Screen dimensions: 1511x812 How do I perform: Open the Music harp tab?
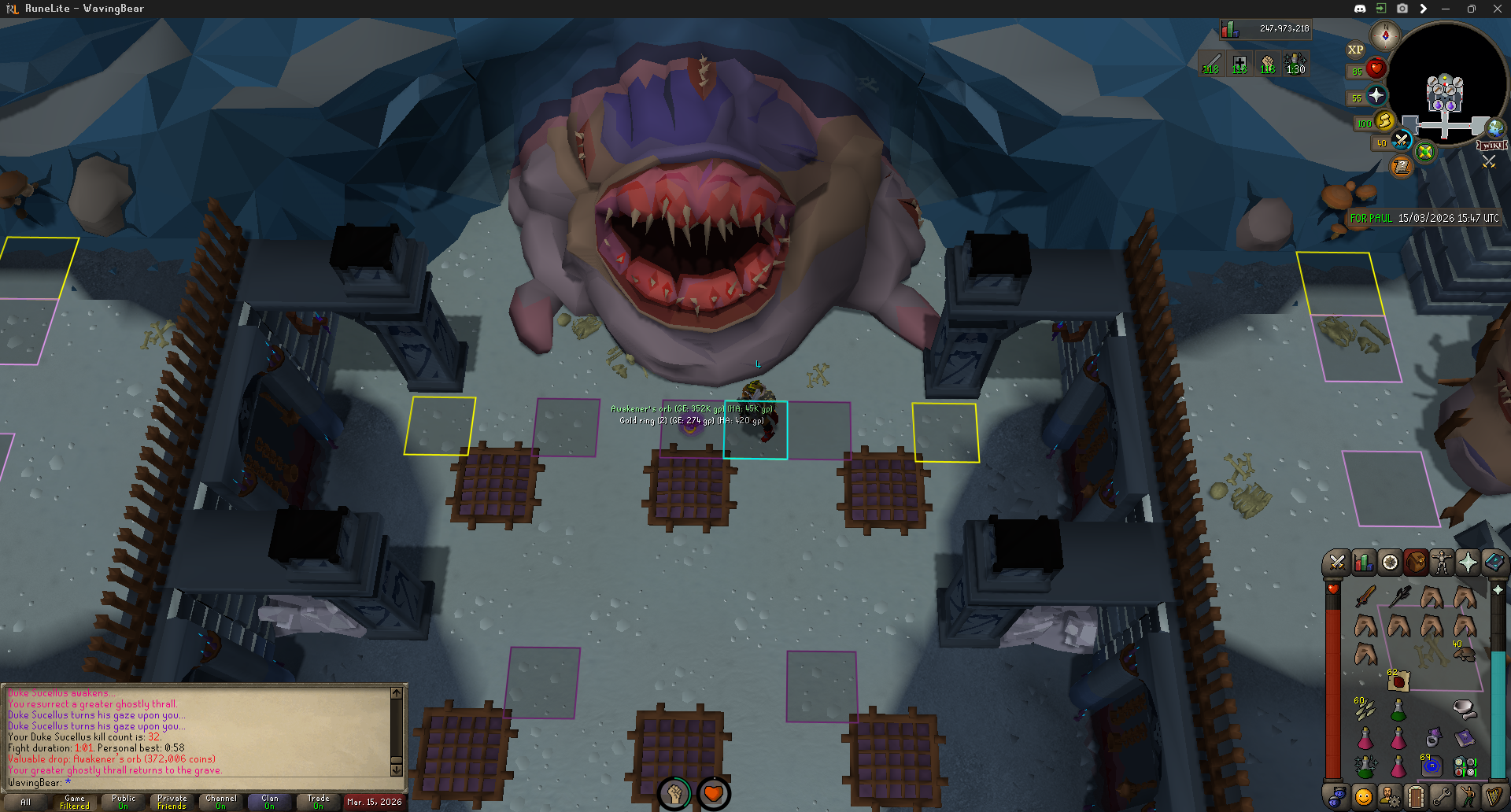pos(1494,797)
